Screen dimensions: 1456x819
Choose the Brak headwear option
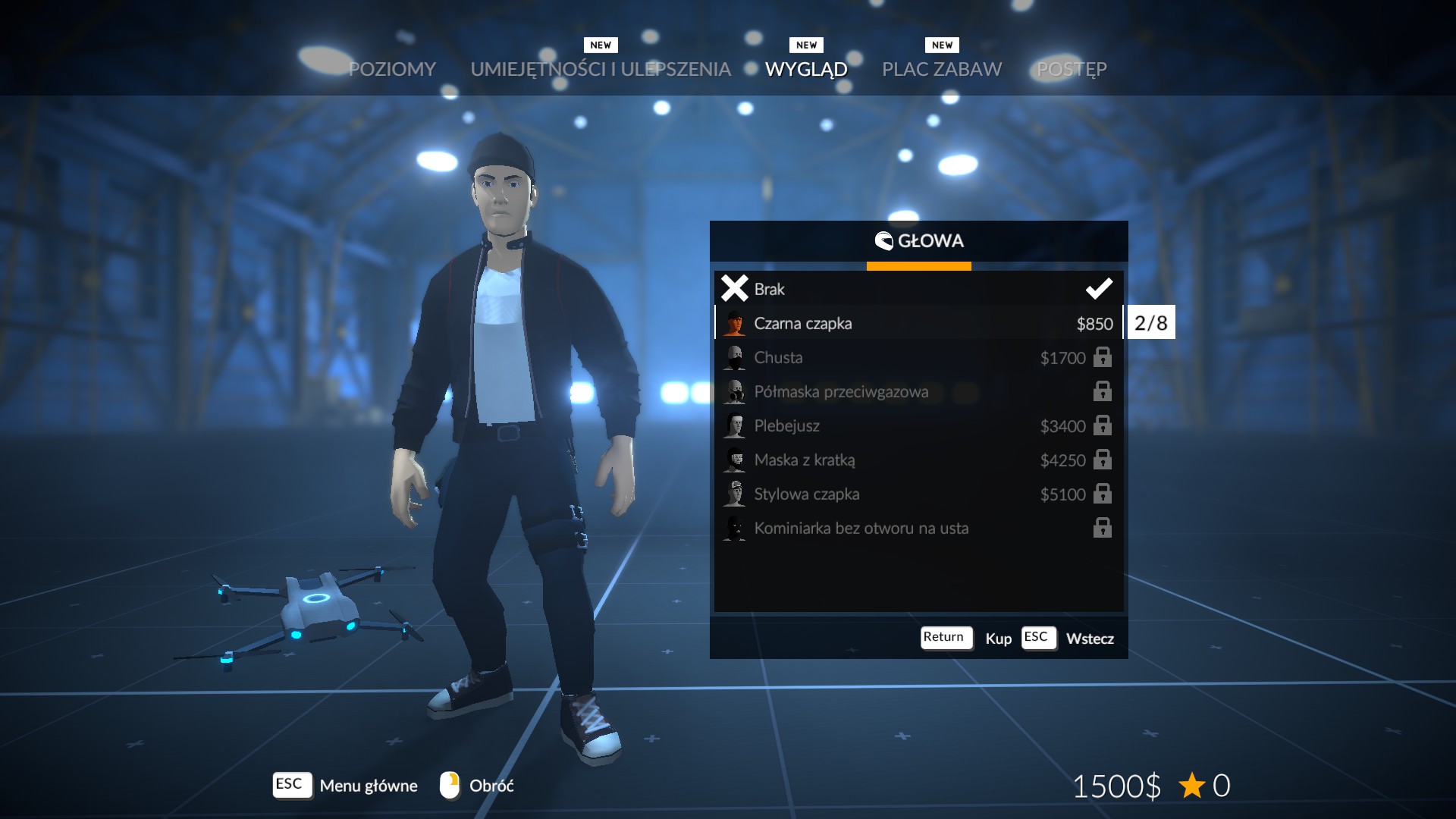918,289
